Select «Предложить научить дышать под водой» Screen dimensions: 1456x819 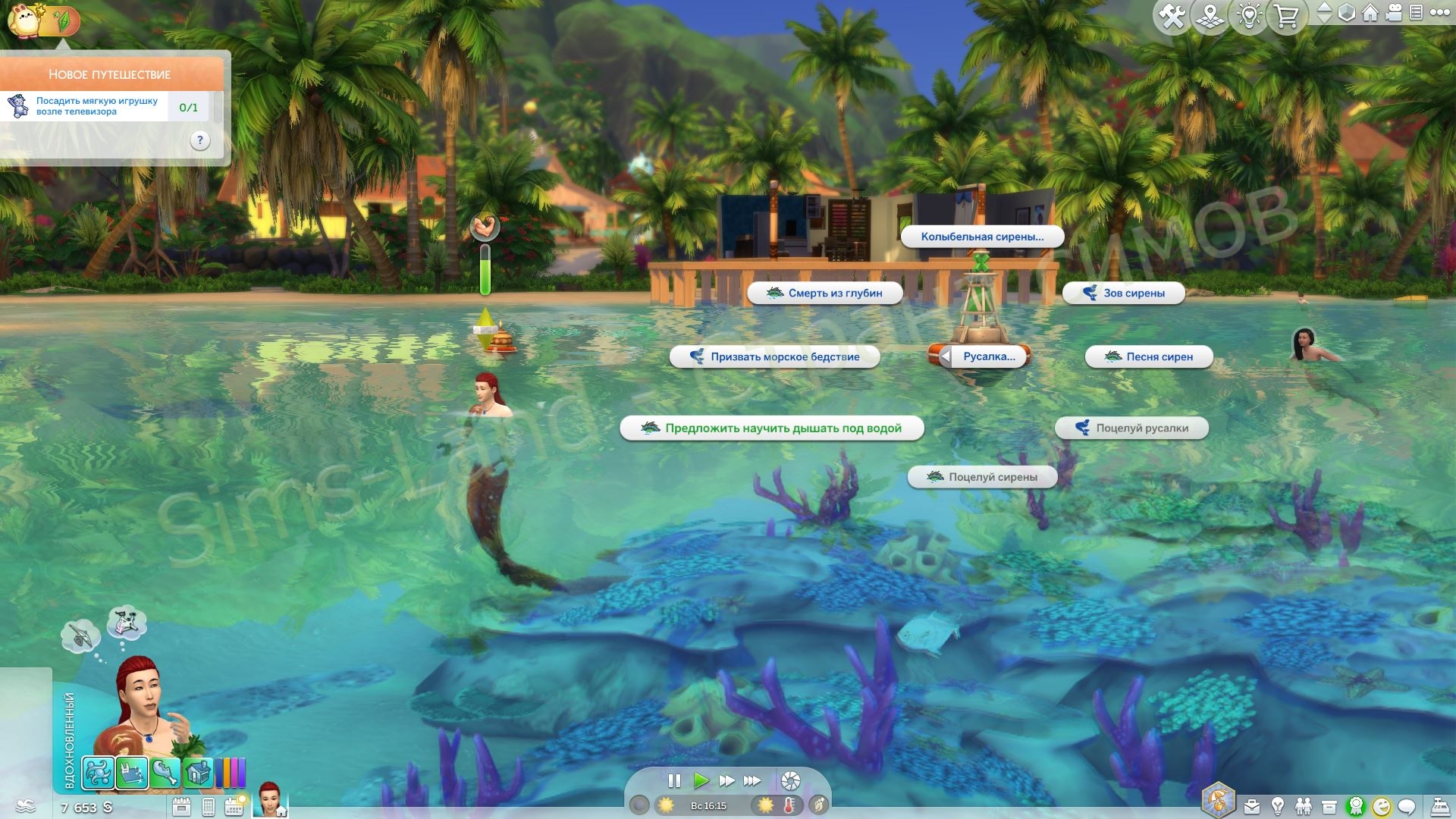[x=772, y=428]
